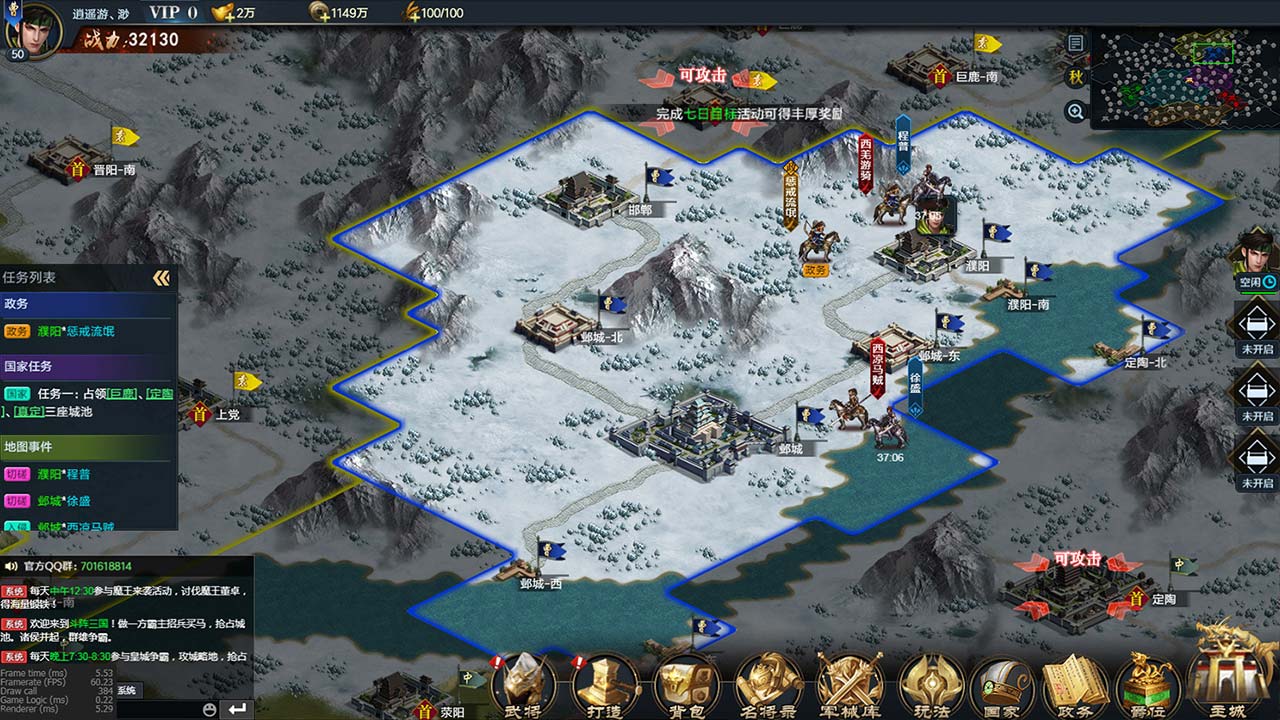This screenshot has width=1280, height=720.
Task: Open the player avatar portrait profile
Action: pyautogui.click(x=35, y=28)
